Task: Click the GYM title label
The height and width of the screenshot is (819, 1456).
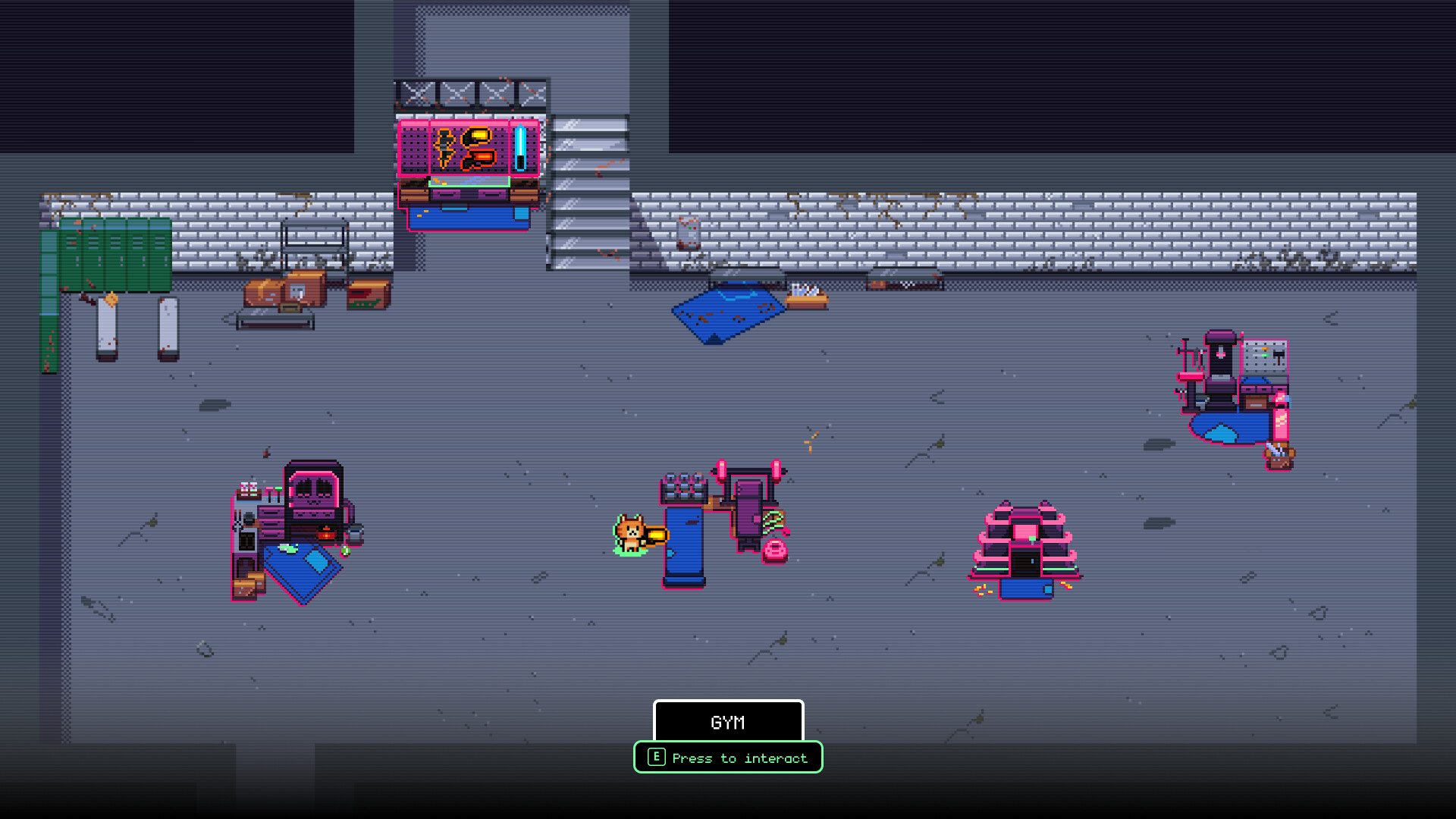Action: coord(726,722)
